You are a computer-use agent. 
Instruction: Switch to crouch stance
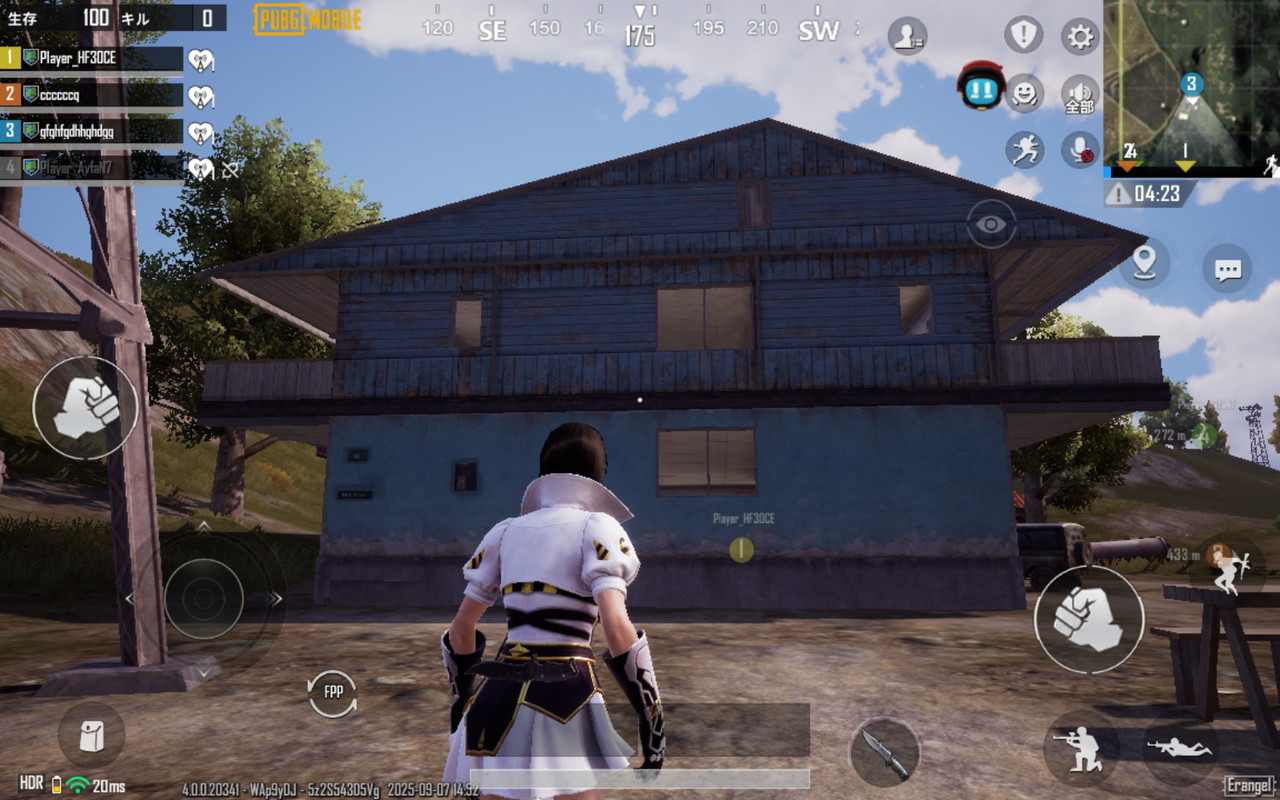(x=1081, y=748)
